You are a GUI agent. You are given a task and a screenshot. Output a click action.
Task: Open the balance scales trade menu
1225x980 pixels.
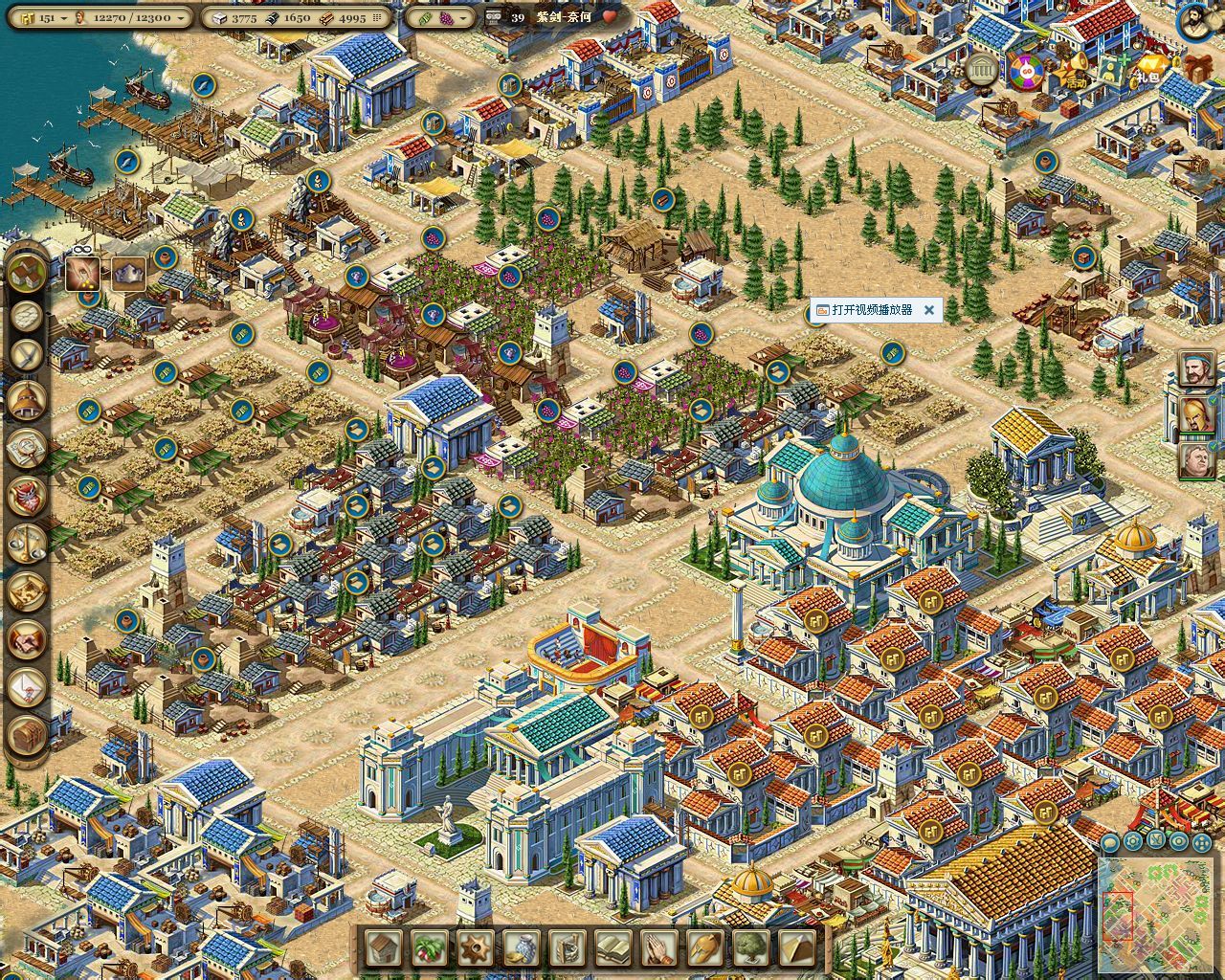tap(28, 543)
